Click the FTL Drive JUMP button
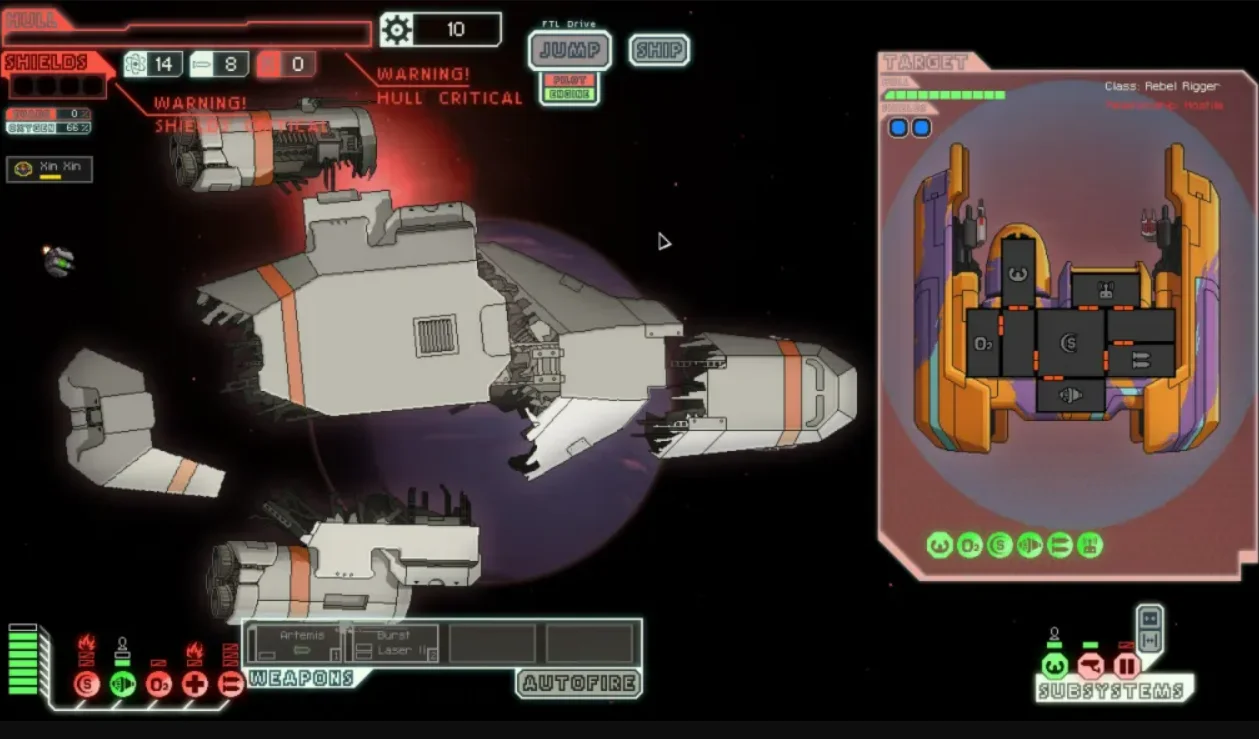 coord(569,50)
